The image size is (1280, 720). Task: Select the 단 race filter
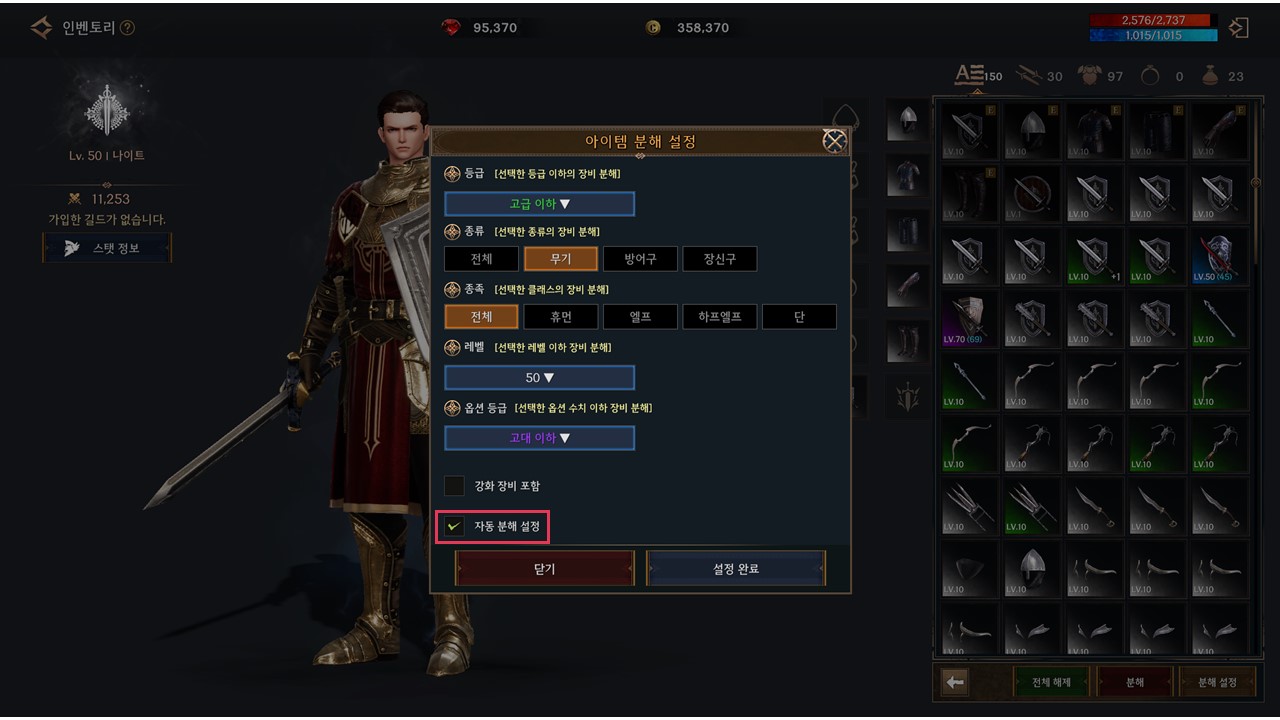(x=799, y=317)
